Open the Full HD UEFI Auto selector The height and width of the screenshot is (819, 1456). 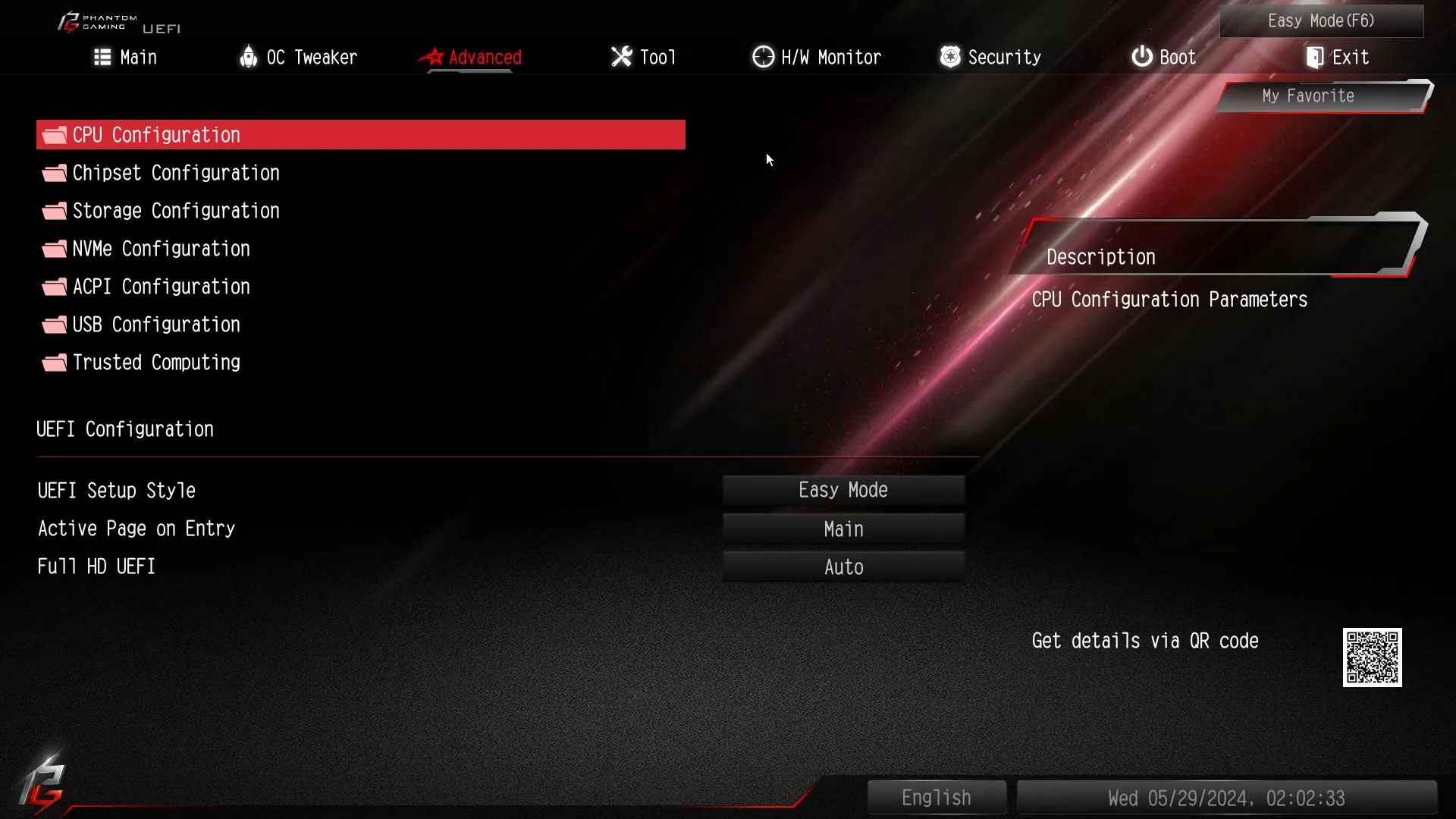coord(843,566)
